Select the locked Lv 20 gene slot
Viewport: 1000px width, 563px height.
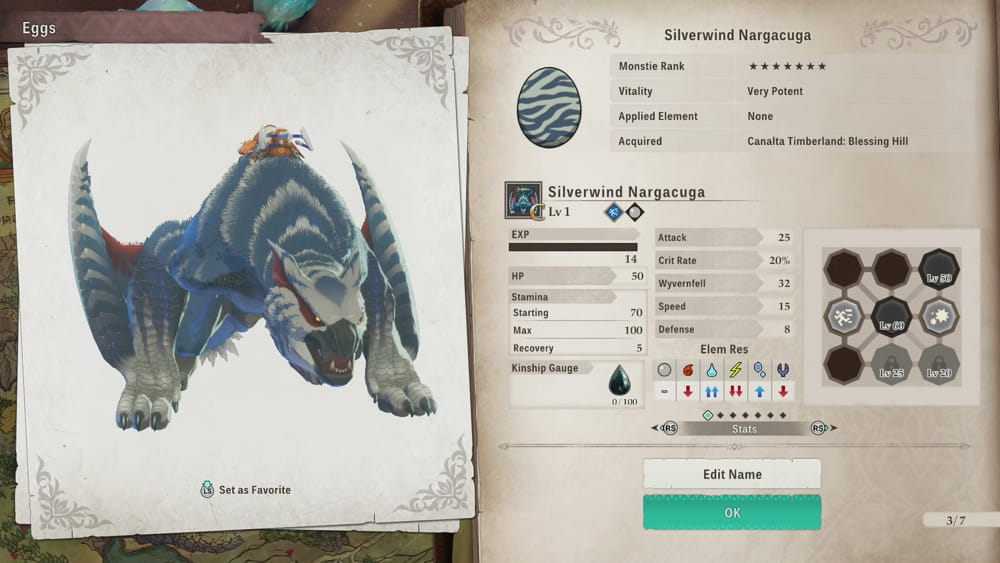[x=938, y=365]
